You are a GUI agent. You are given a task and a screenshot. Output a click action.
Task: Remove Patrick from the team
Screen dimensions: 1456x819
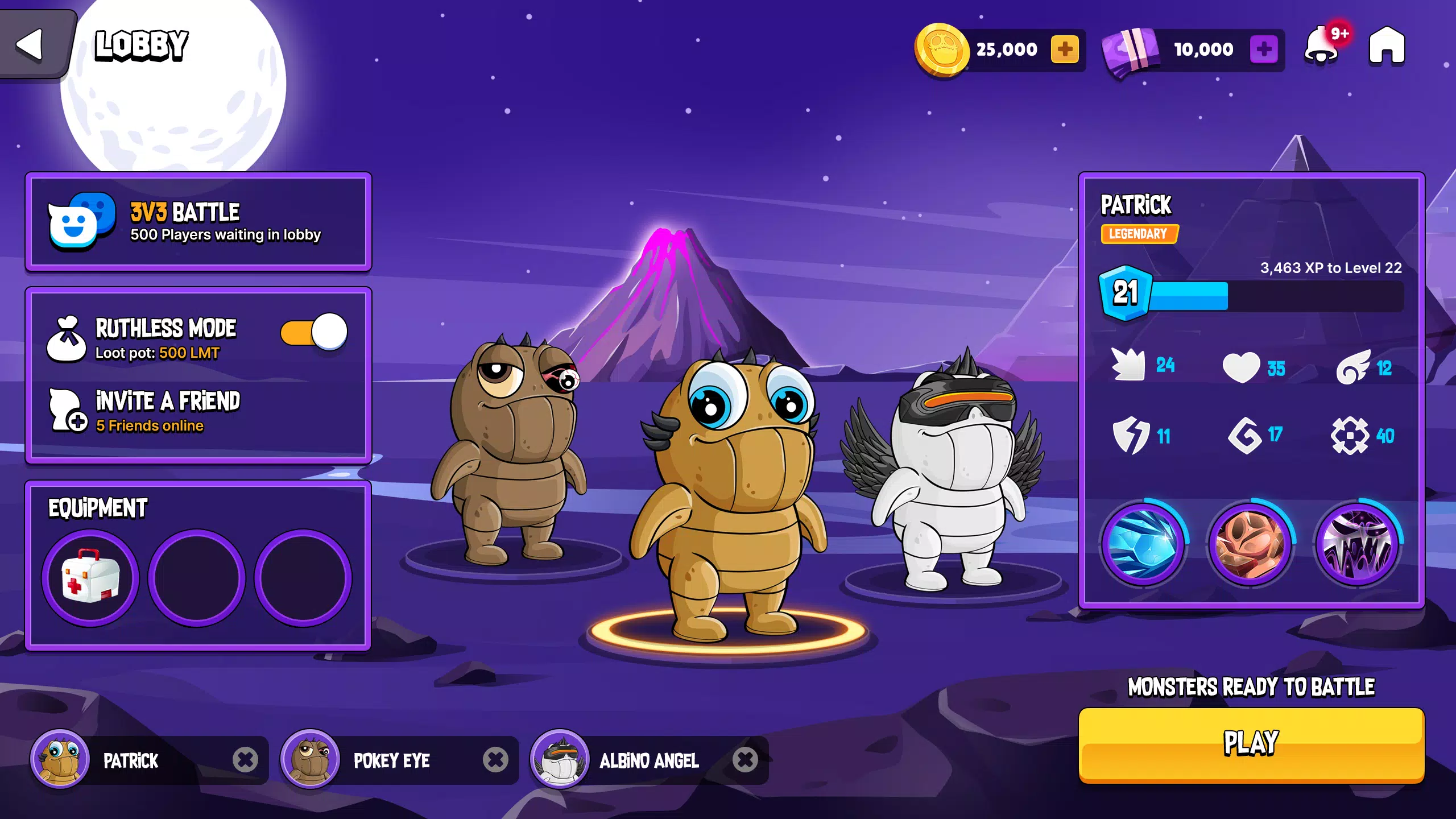(x=245, y=760)
